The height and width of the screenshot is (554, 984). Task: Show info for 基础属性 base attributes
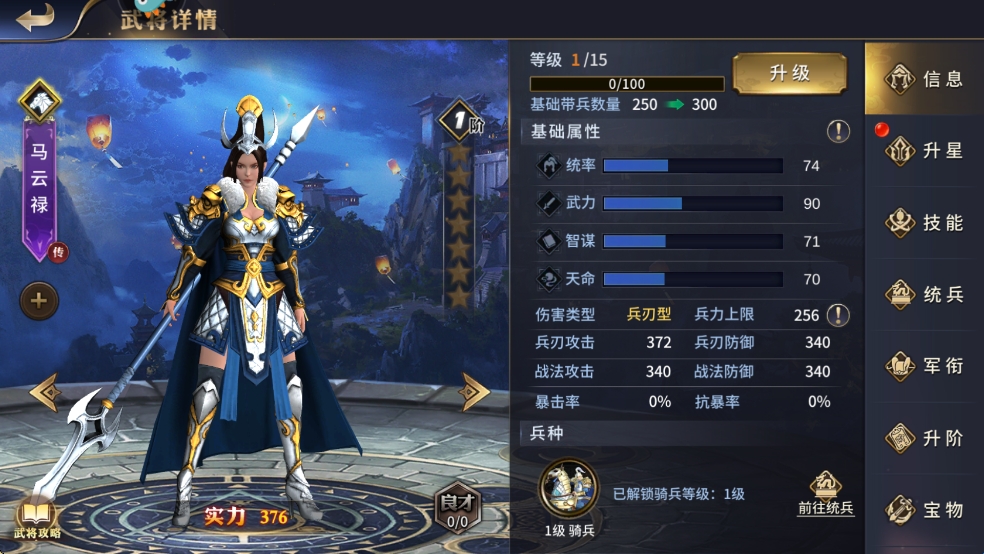(838, 131)
